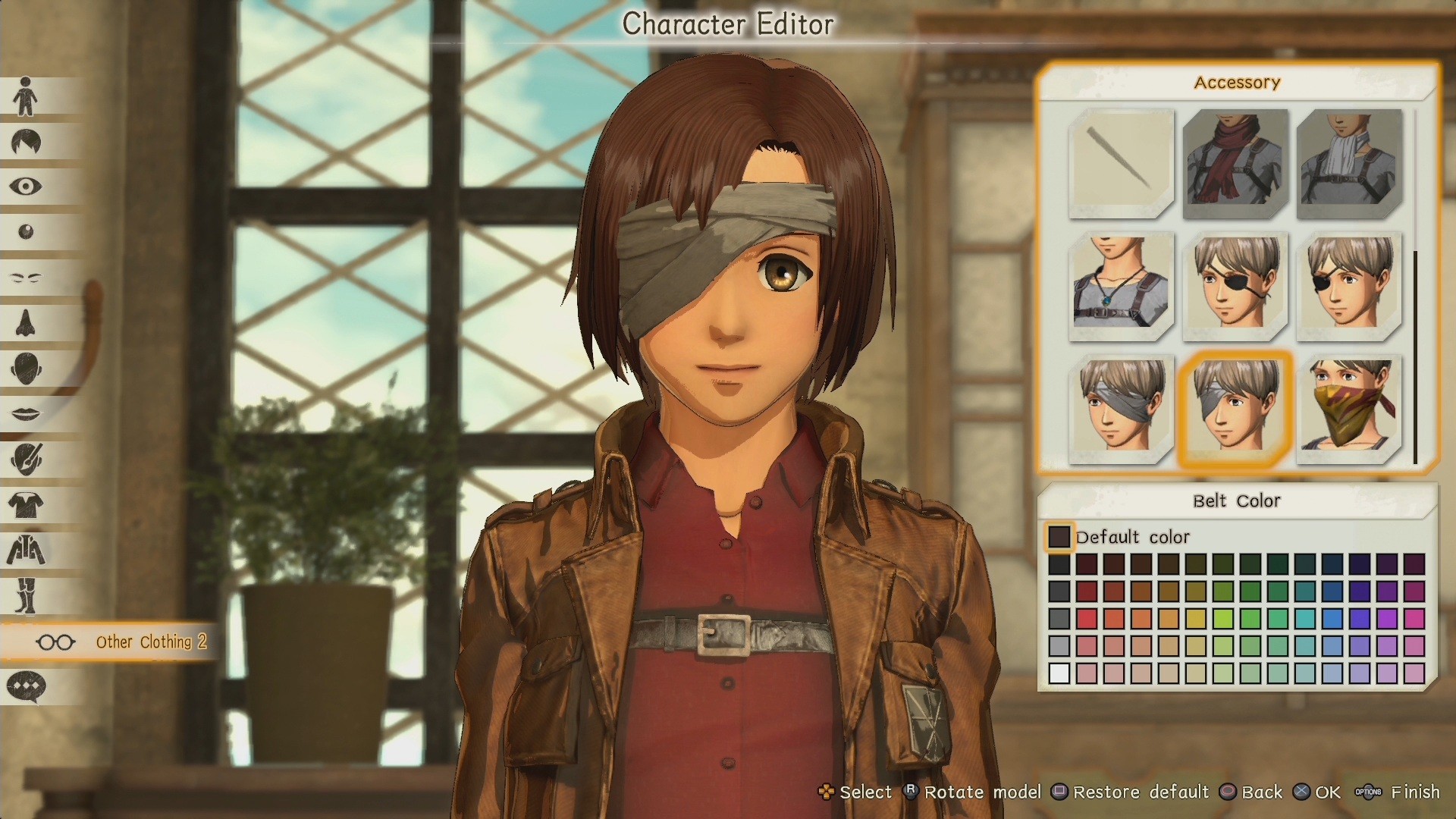Click the boots customization icon

click(x=27, y=595)
